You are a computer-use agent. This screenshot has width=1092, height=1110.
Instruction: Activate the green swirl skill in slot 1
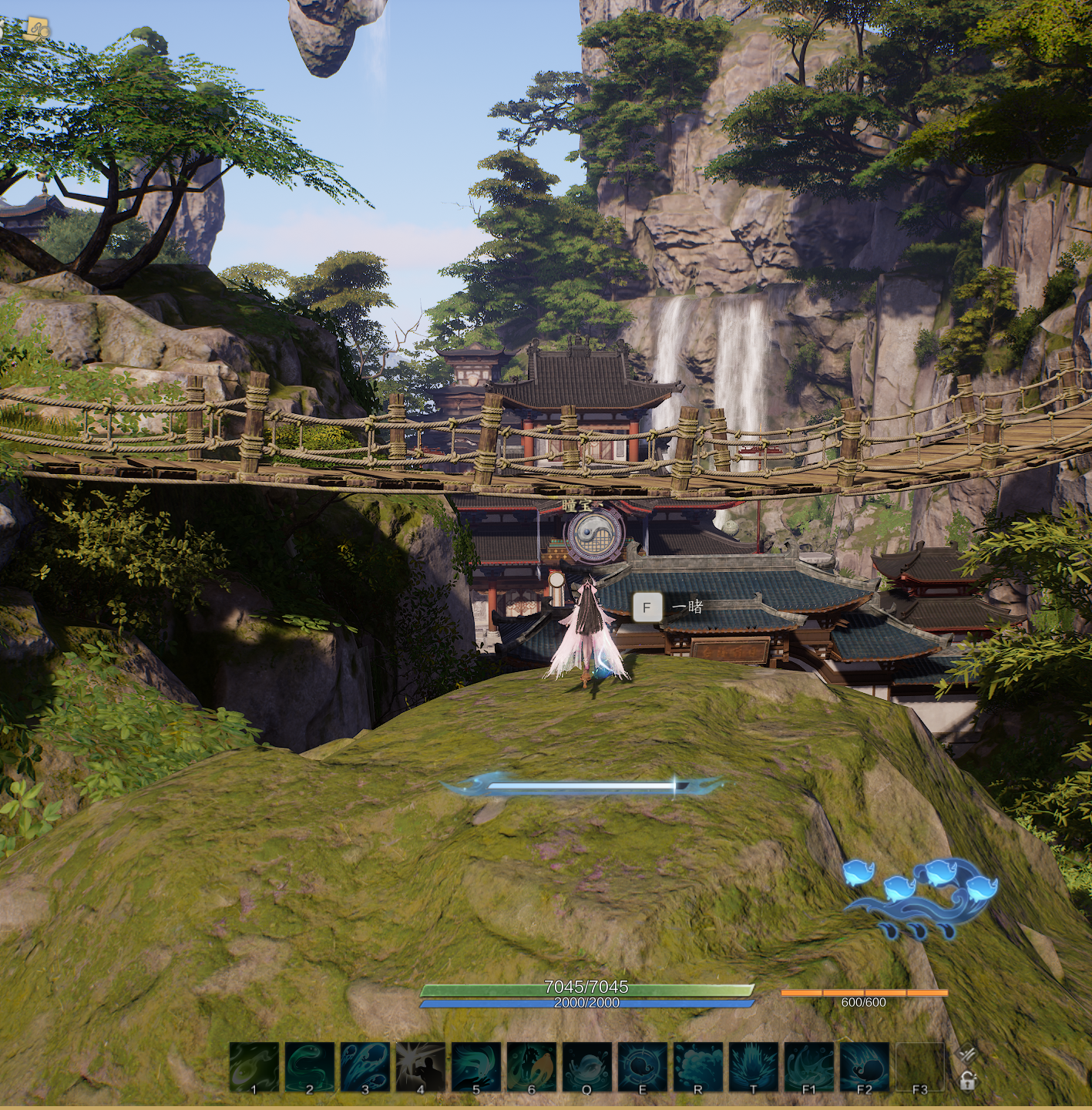(x=254, y=1067)
